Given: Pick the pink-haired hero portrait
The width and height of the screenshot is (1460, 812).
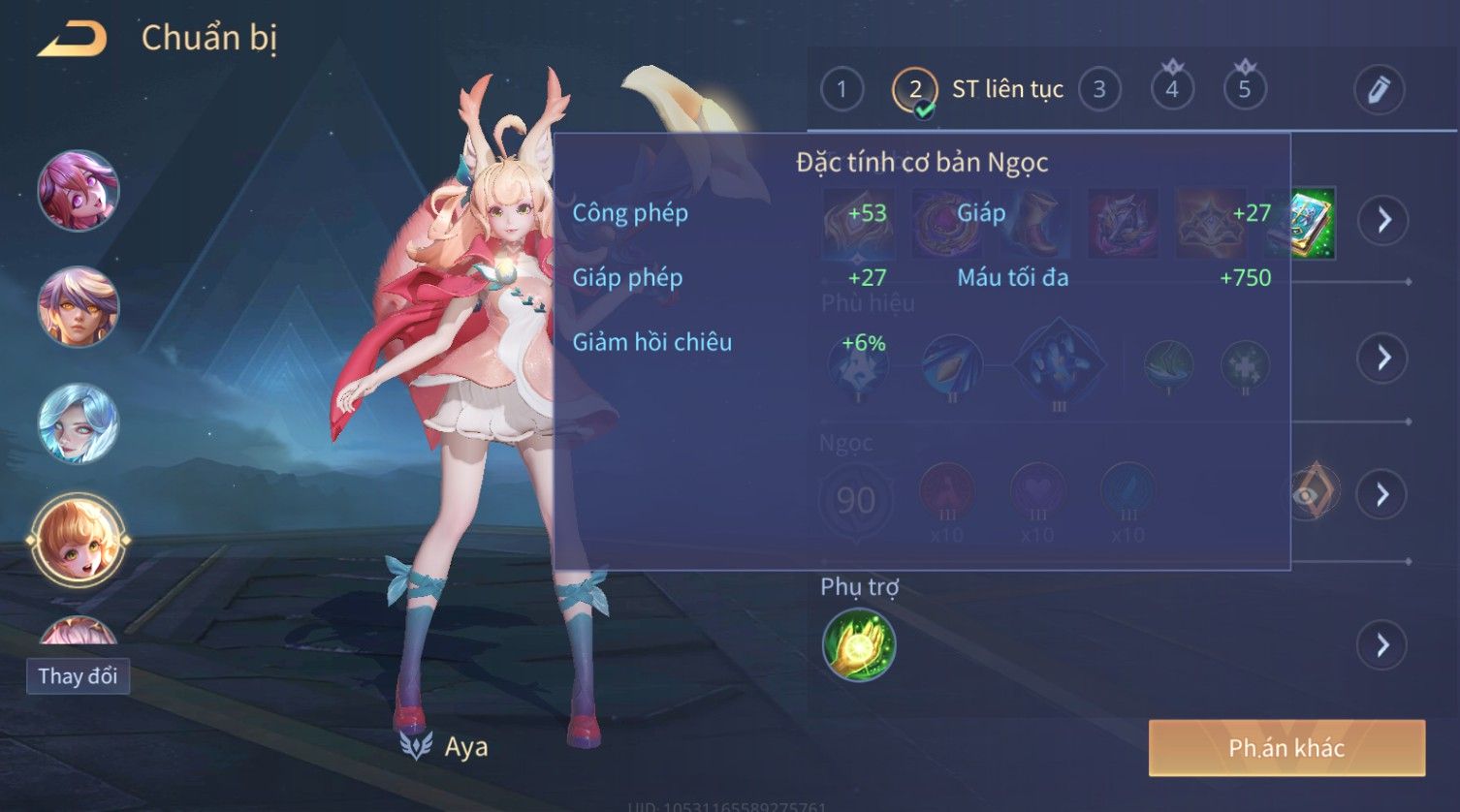Looking at the screenshot, I should pyautogui.click(x=79, y=190).
